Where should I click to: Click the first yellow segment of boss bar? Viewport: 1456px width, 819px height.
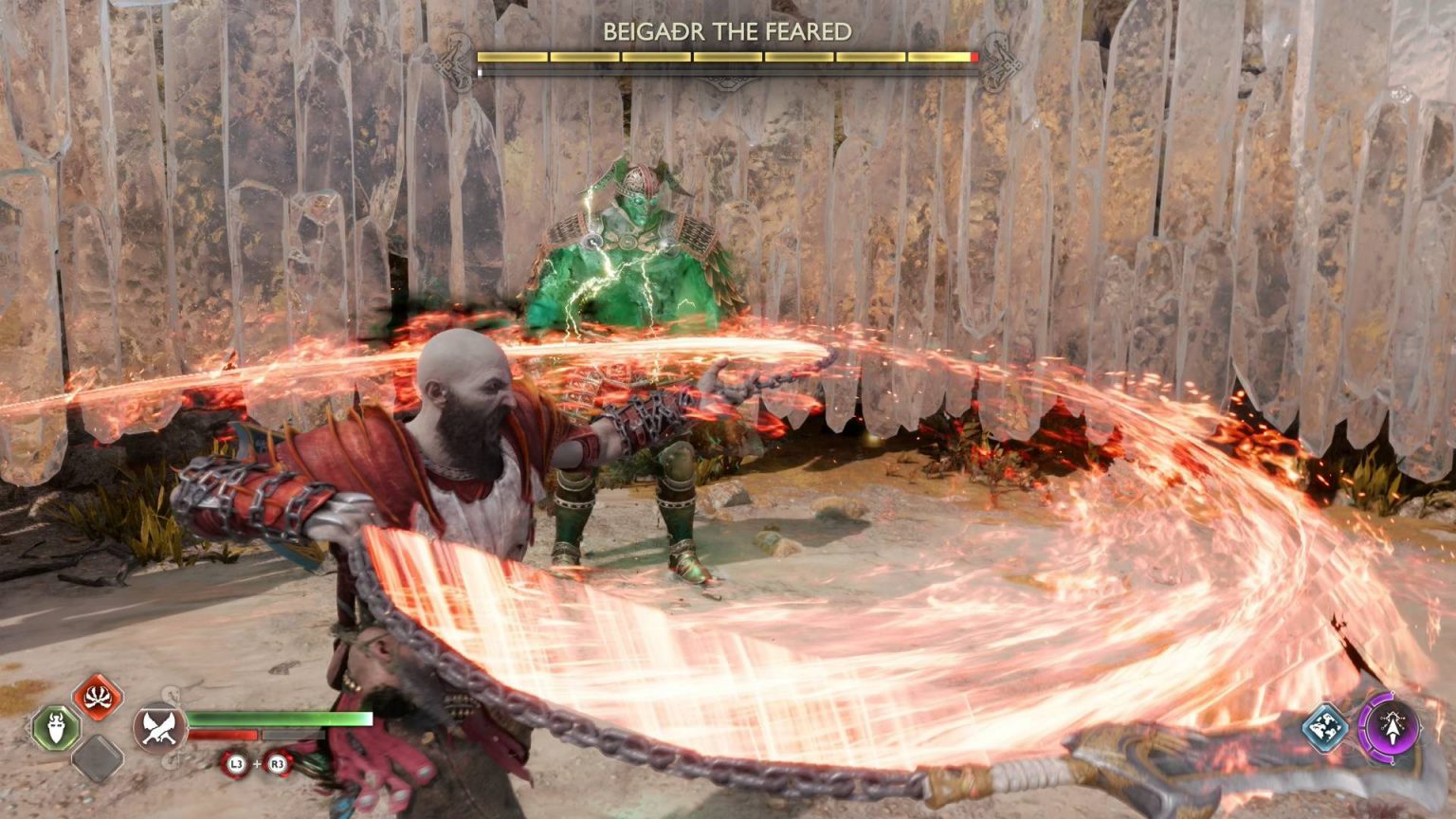pos(512,59)
